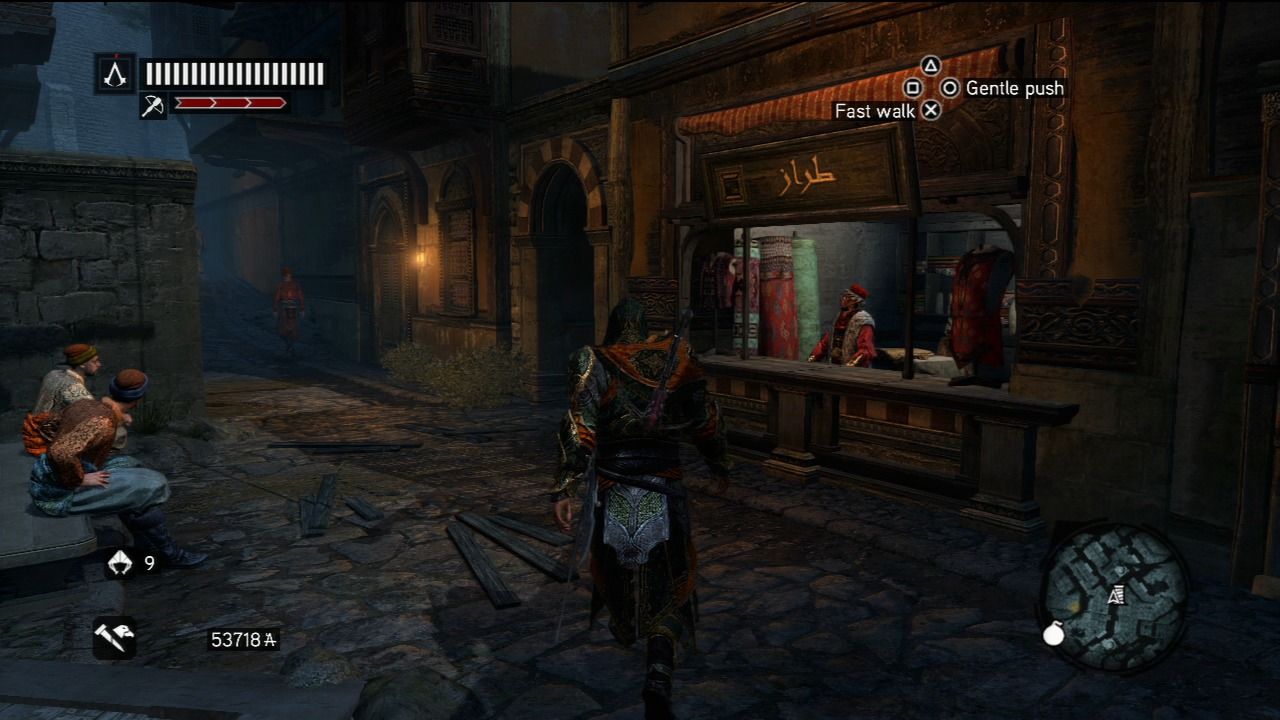Open the equipped weapon icon above the money

tap(114, 637)
